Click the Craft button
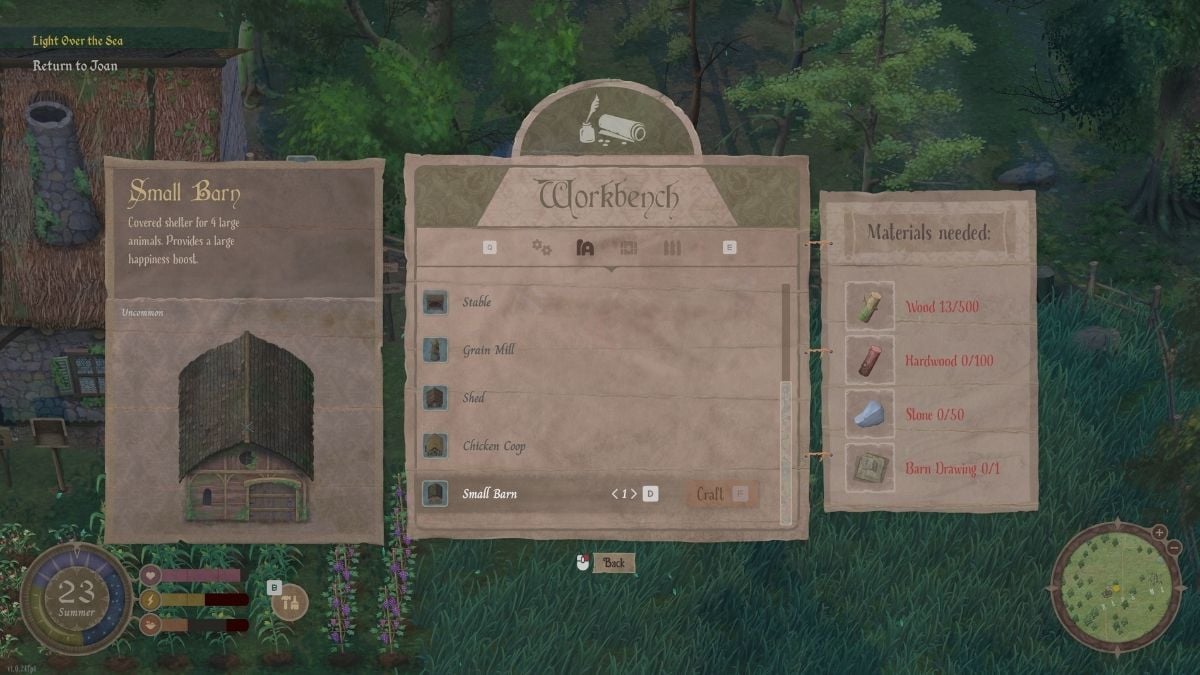 720,494
